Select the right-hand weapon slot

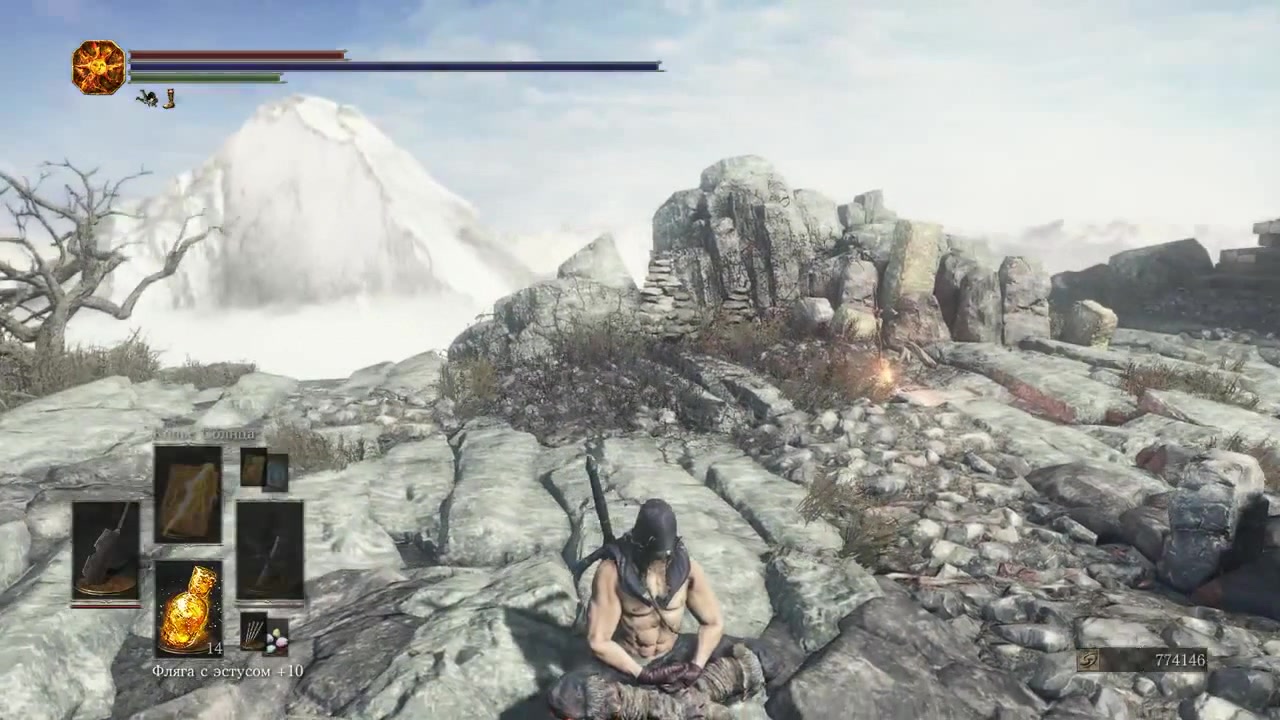click(269, 550)
